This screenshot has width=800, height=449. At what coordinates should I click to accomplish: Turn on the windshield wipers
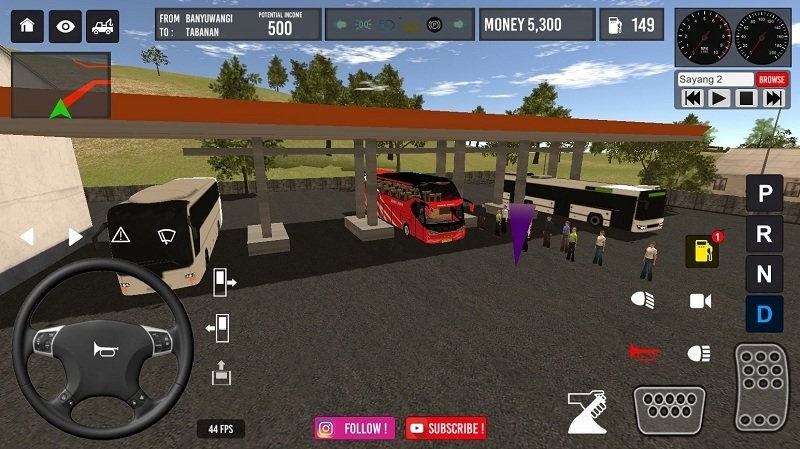click(167, 235)
